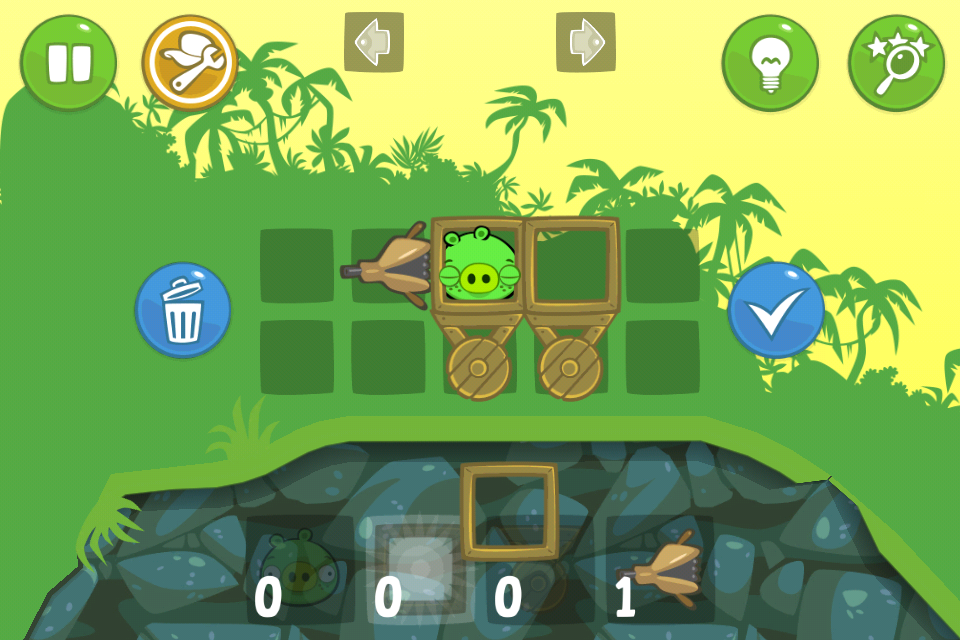Click the right arrow at top

point(586,41)
